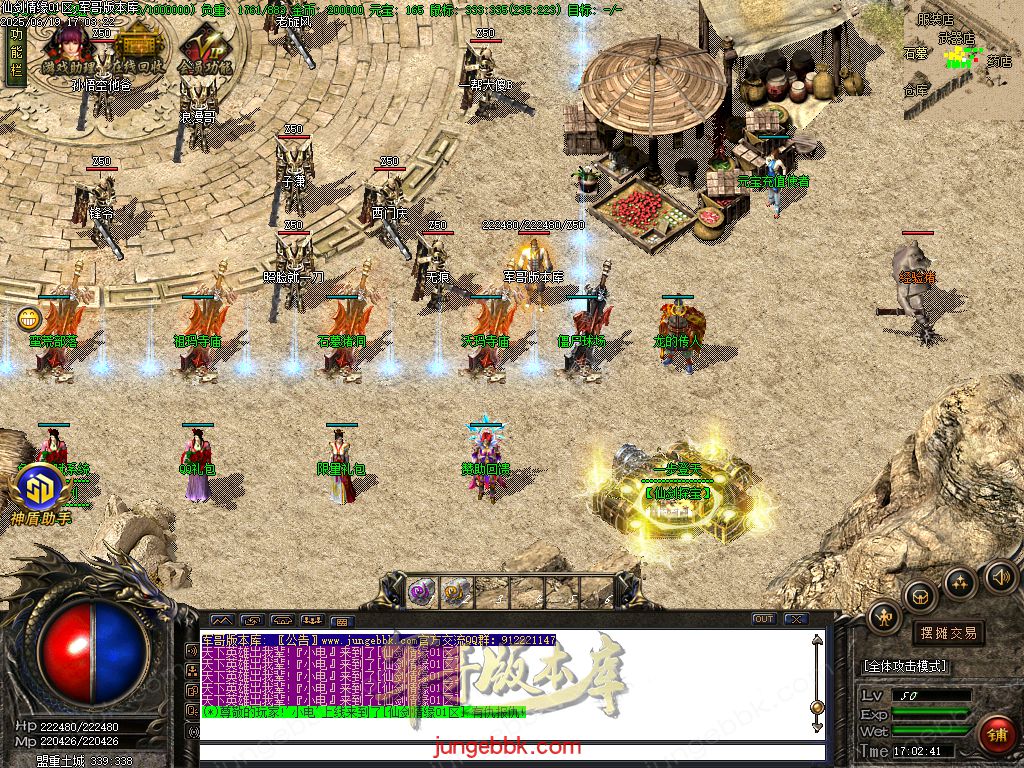Use the orange swirl scroll in hotbar
This screenshot has width=1024, height=768.
coord(456,591)
